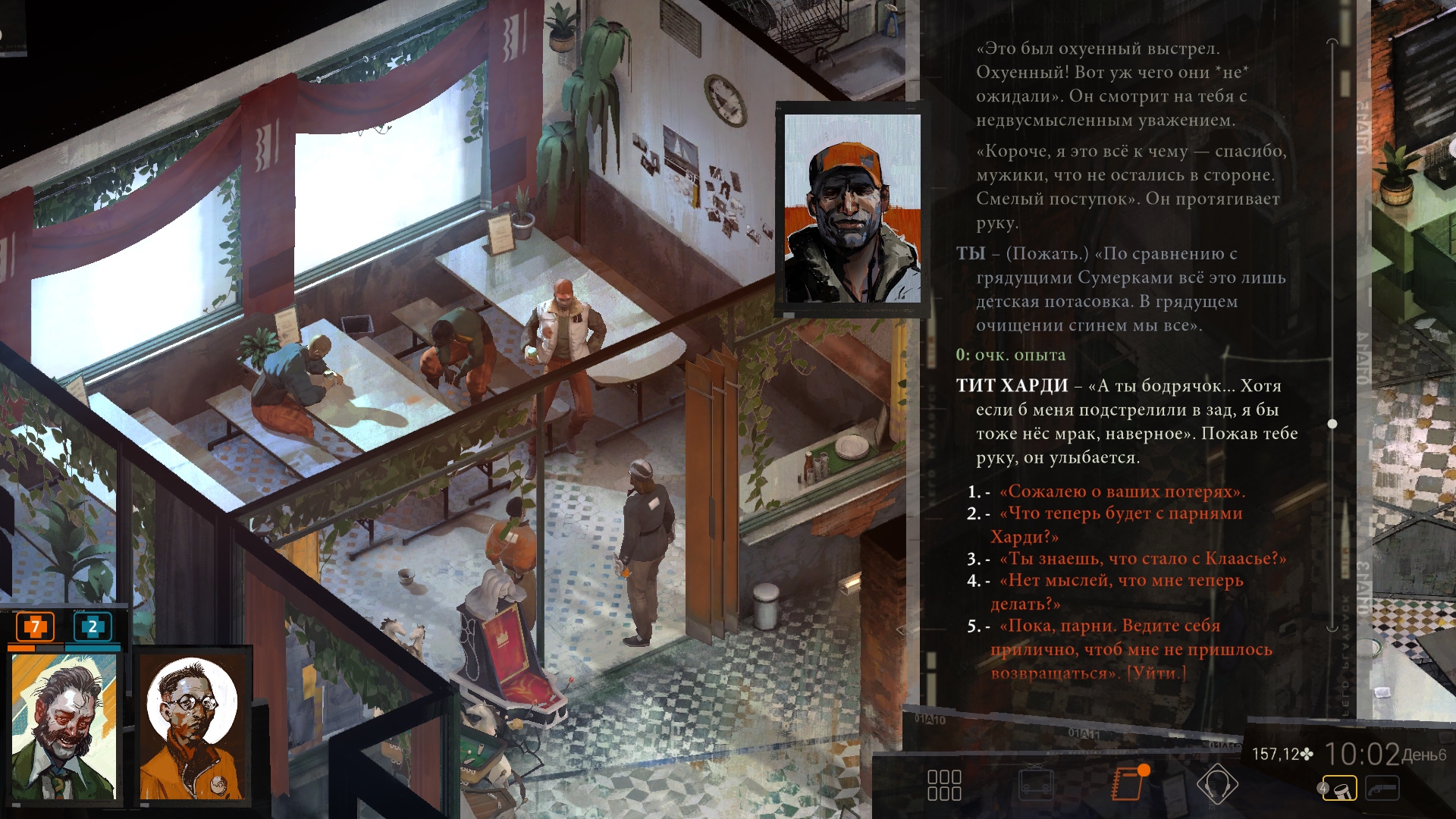Click Kim Kitsuragi's portrait
Image resolution: width=1456 pixels, height=819 pixels.
193,726
